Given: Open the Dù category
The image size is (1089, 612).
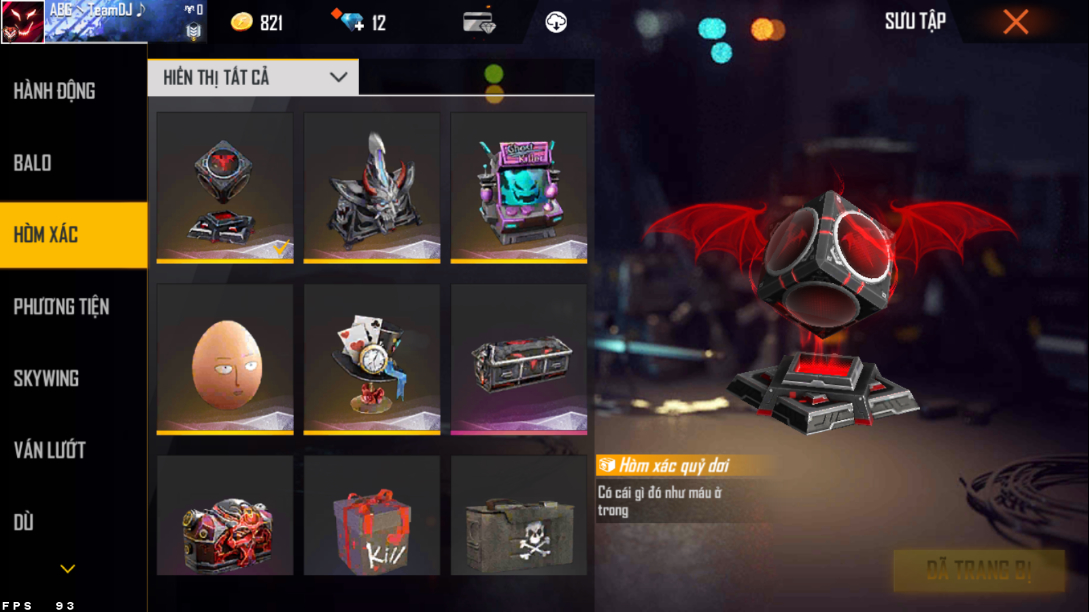Looking at the screenshot, I should (x=24, y=523).
